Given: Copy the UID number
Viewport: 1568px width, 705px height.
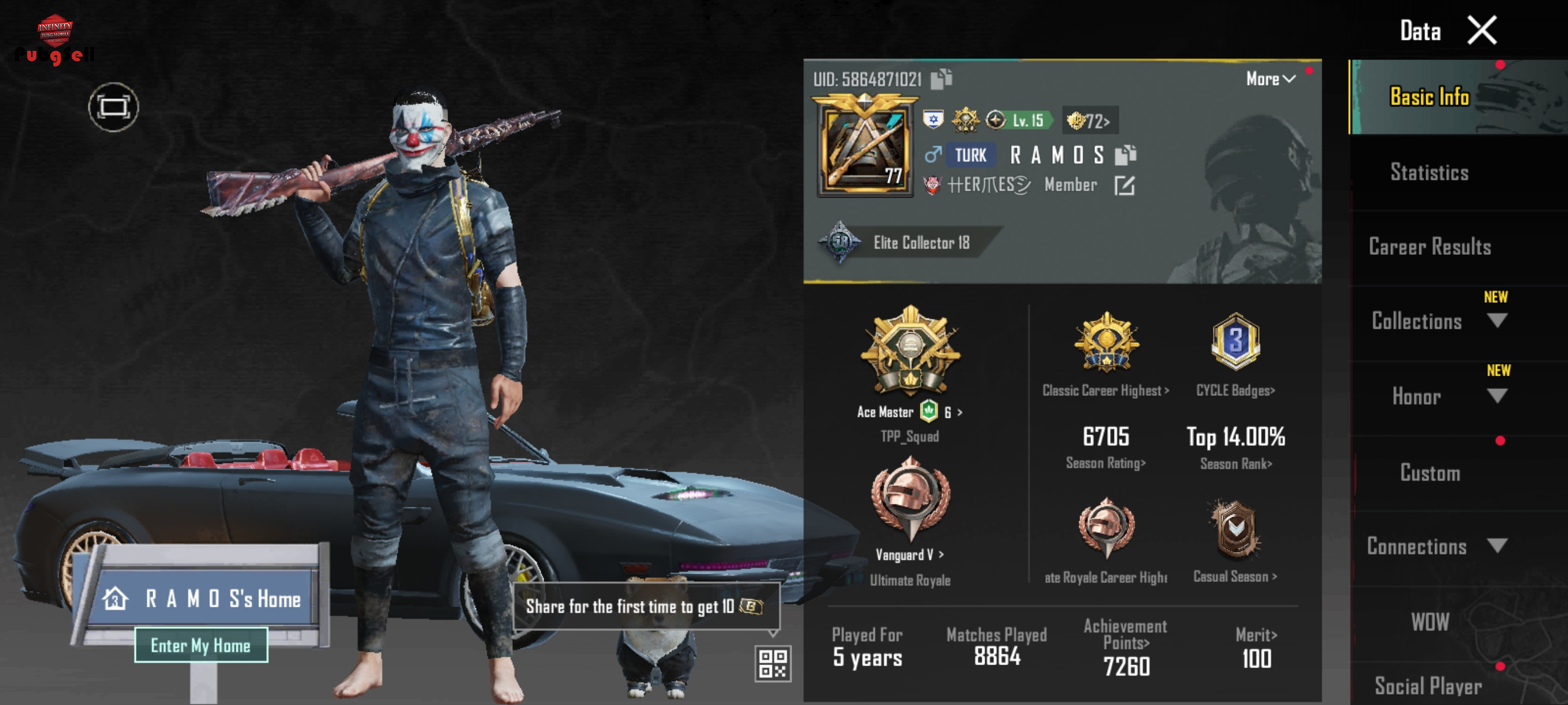Looking at the screenshot, I should pos(941,79).
